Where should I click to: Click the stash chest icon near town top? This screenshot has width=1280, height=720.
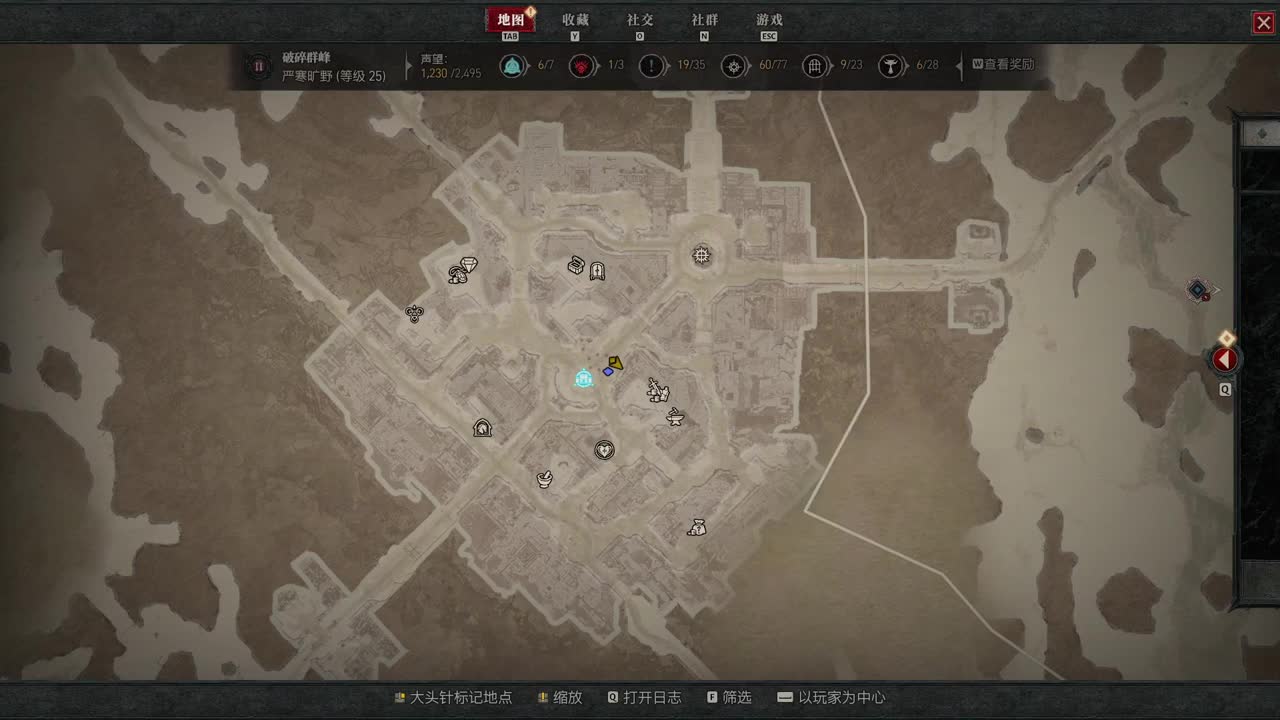click(576, 264)
